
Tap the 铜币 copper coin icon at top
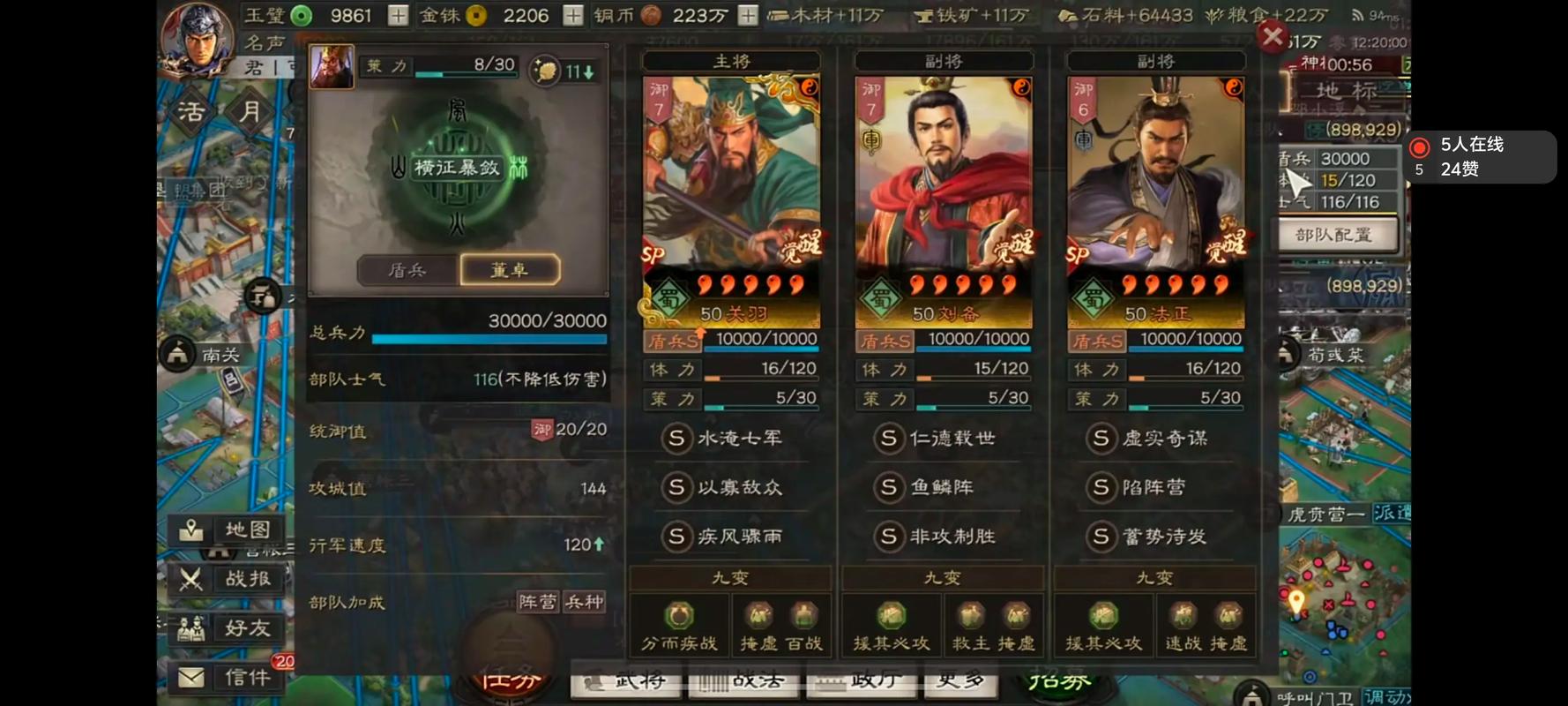pyautogui.click(x=649, y=15)
